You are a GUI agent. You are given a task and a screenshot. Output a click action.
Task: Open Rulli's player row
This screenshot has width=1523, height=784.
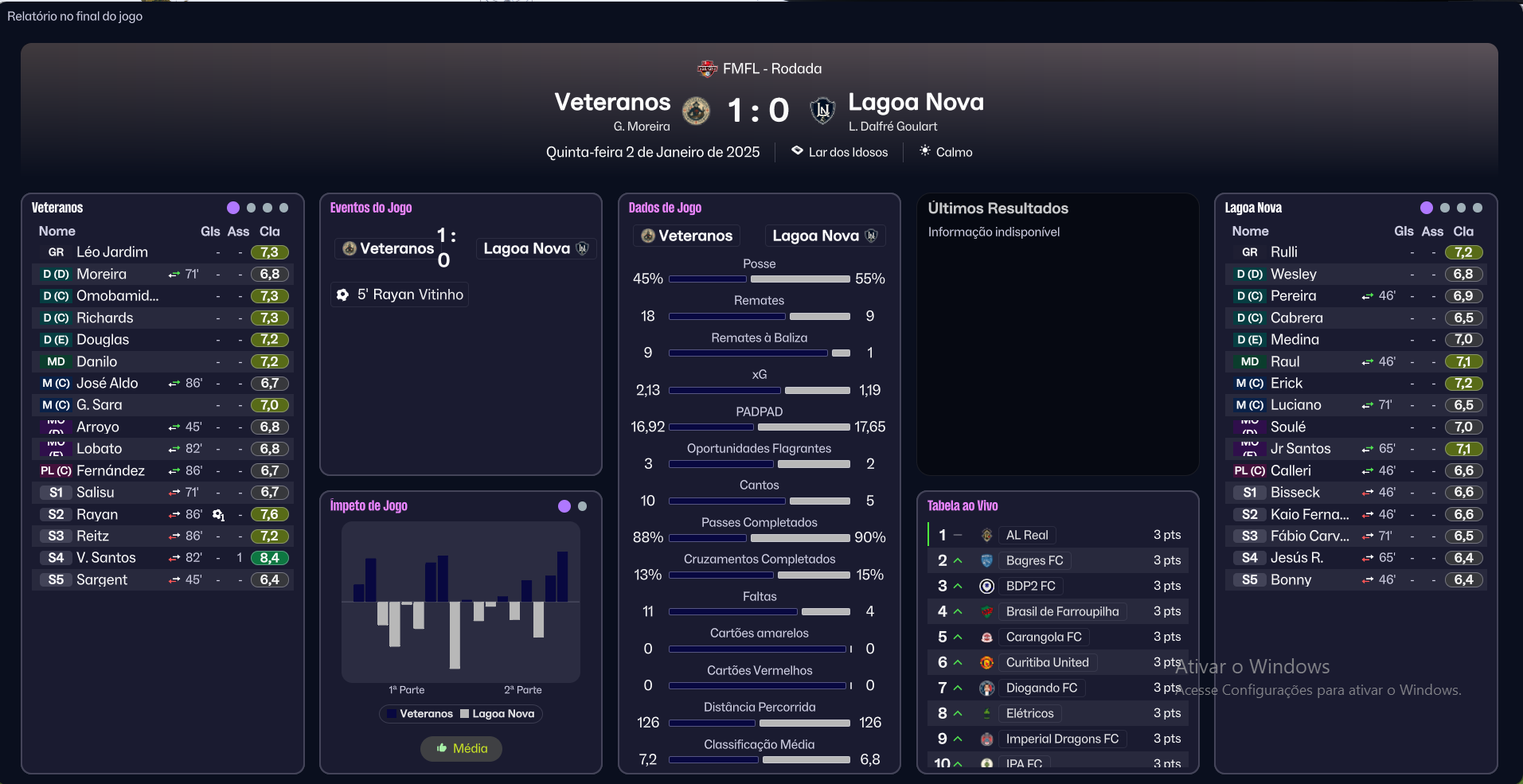[1283, 252]
